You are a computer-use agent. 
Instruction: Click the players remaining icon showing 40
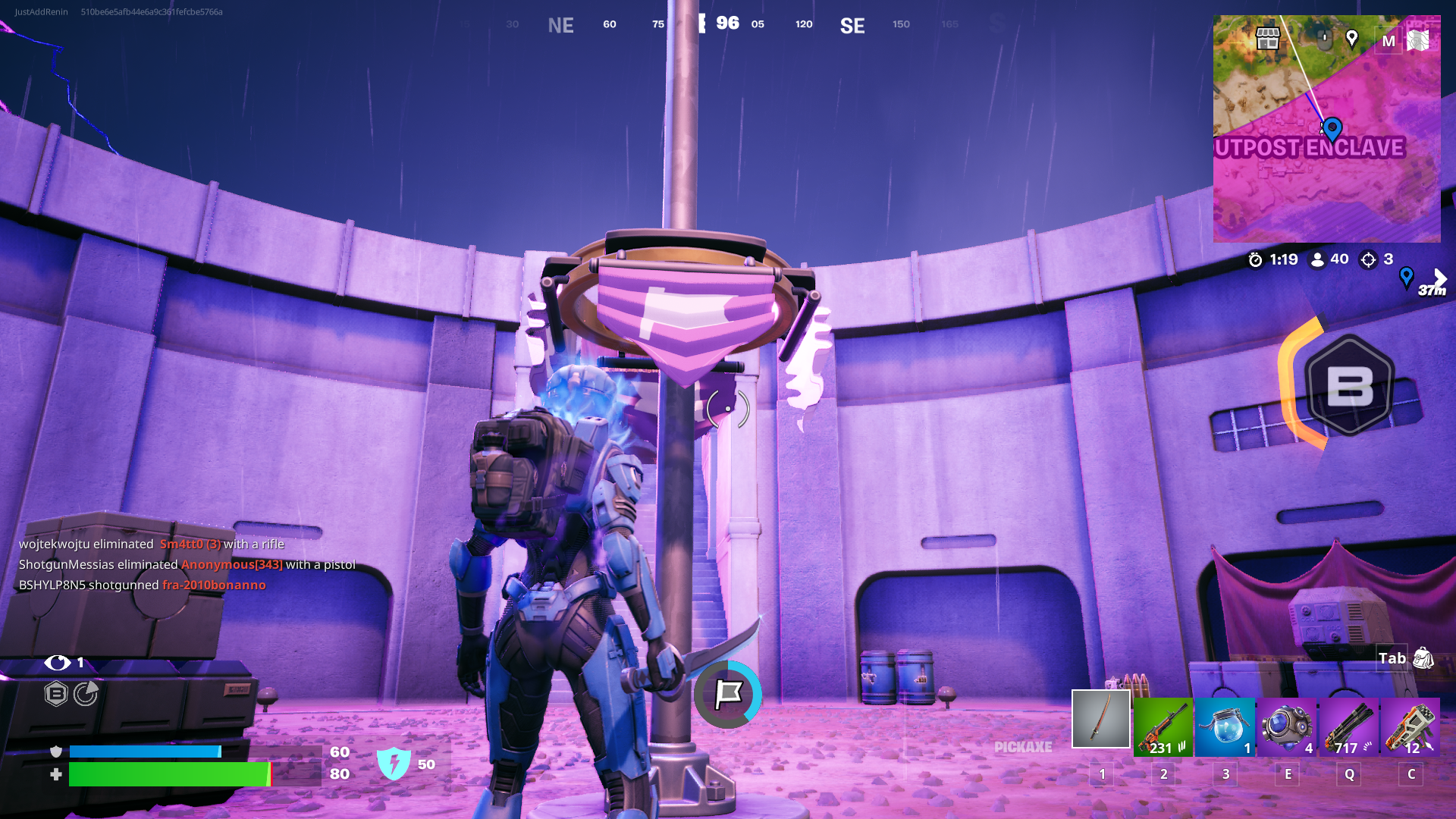pos(1317,259)
